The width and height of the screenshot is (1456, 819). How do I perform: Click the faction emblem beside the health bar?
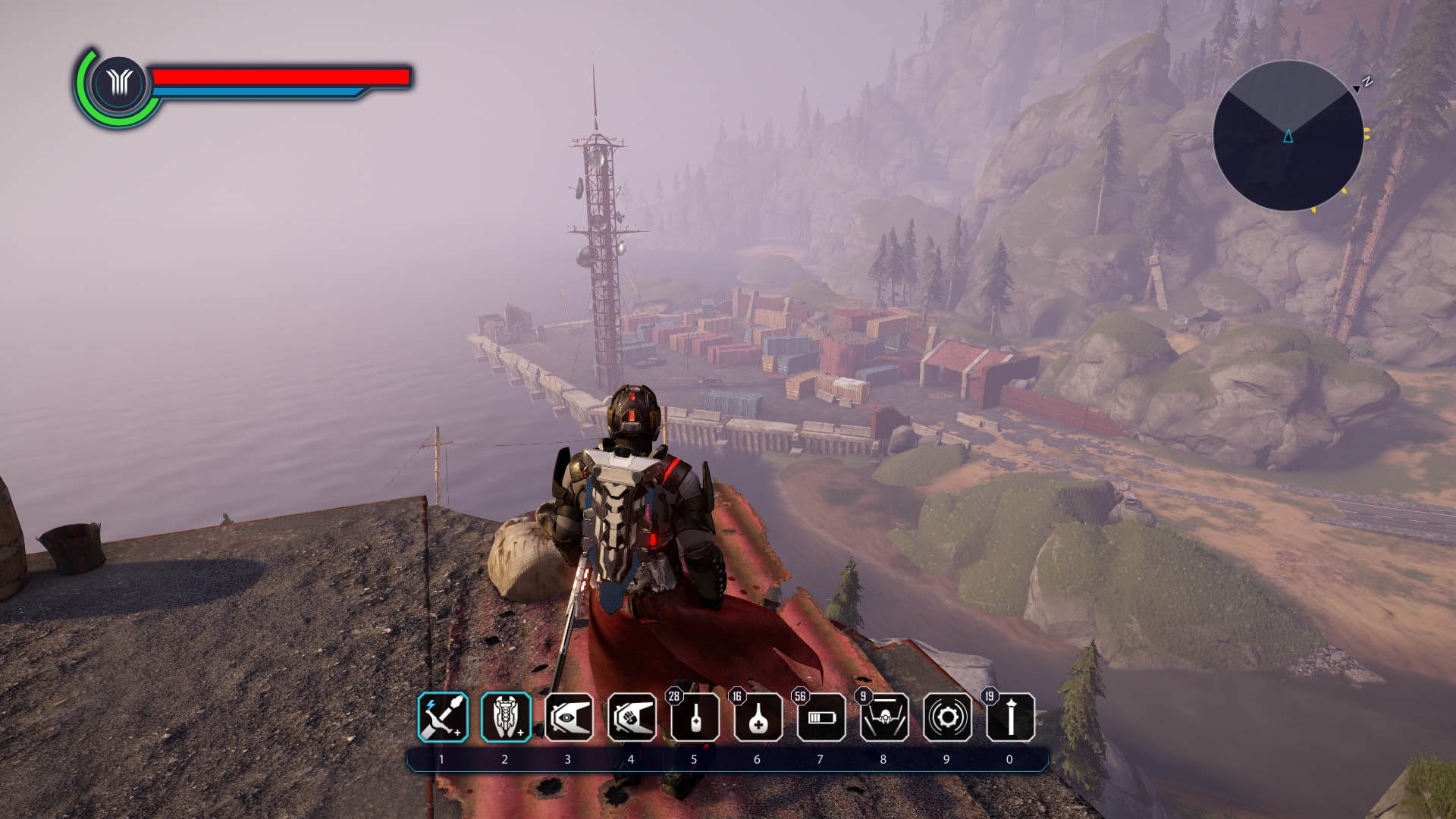click(119, 83)
